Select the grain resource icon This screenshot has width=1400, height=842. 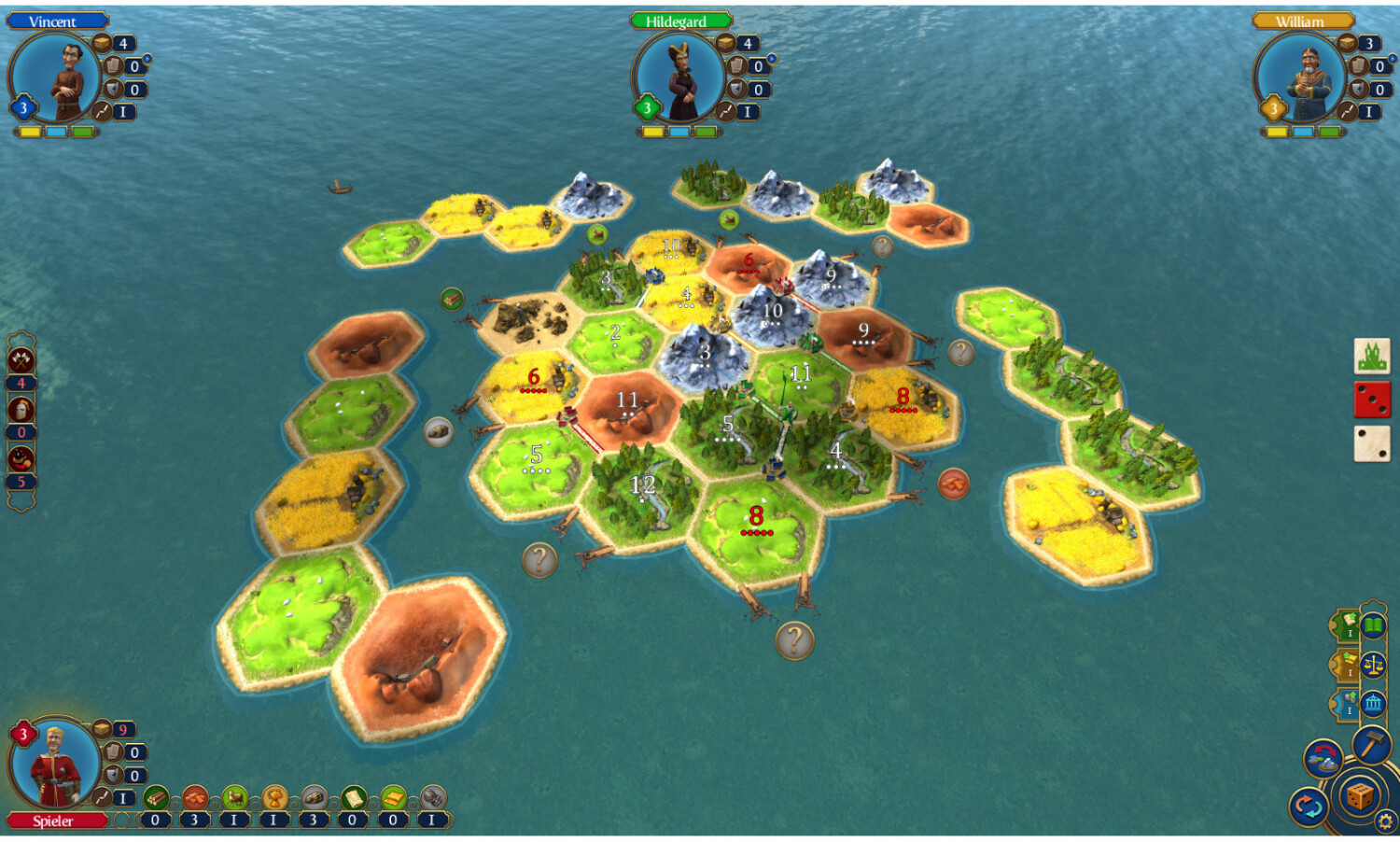274,798
